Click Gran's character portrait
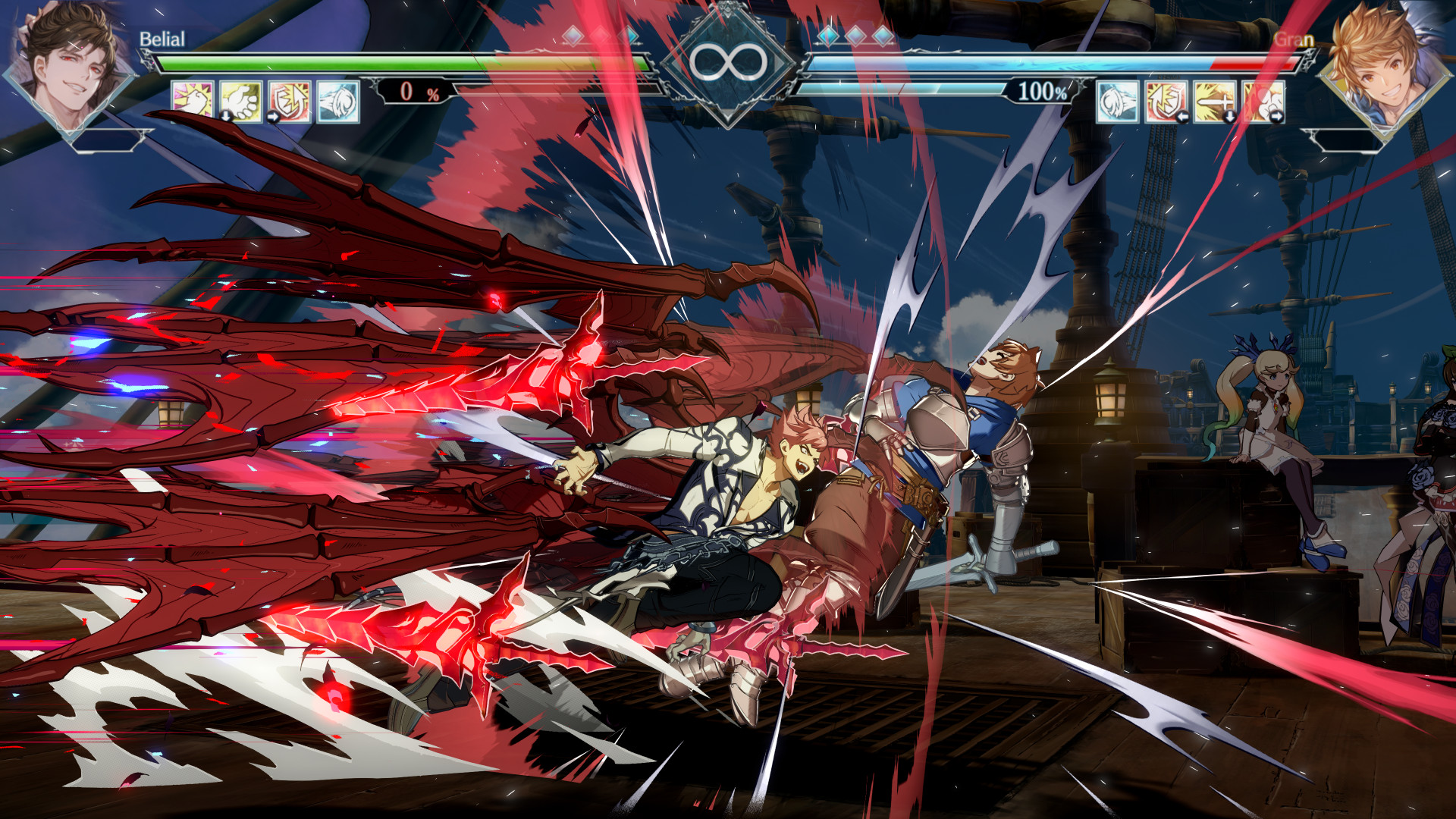 pos(1387,64)
